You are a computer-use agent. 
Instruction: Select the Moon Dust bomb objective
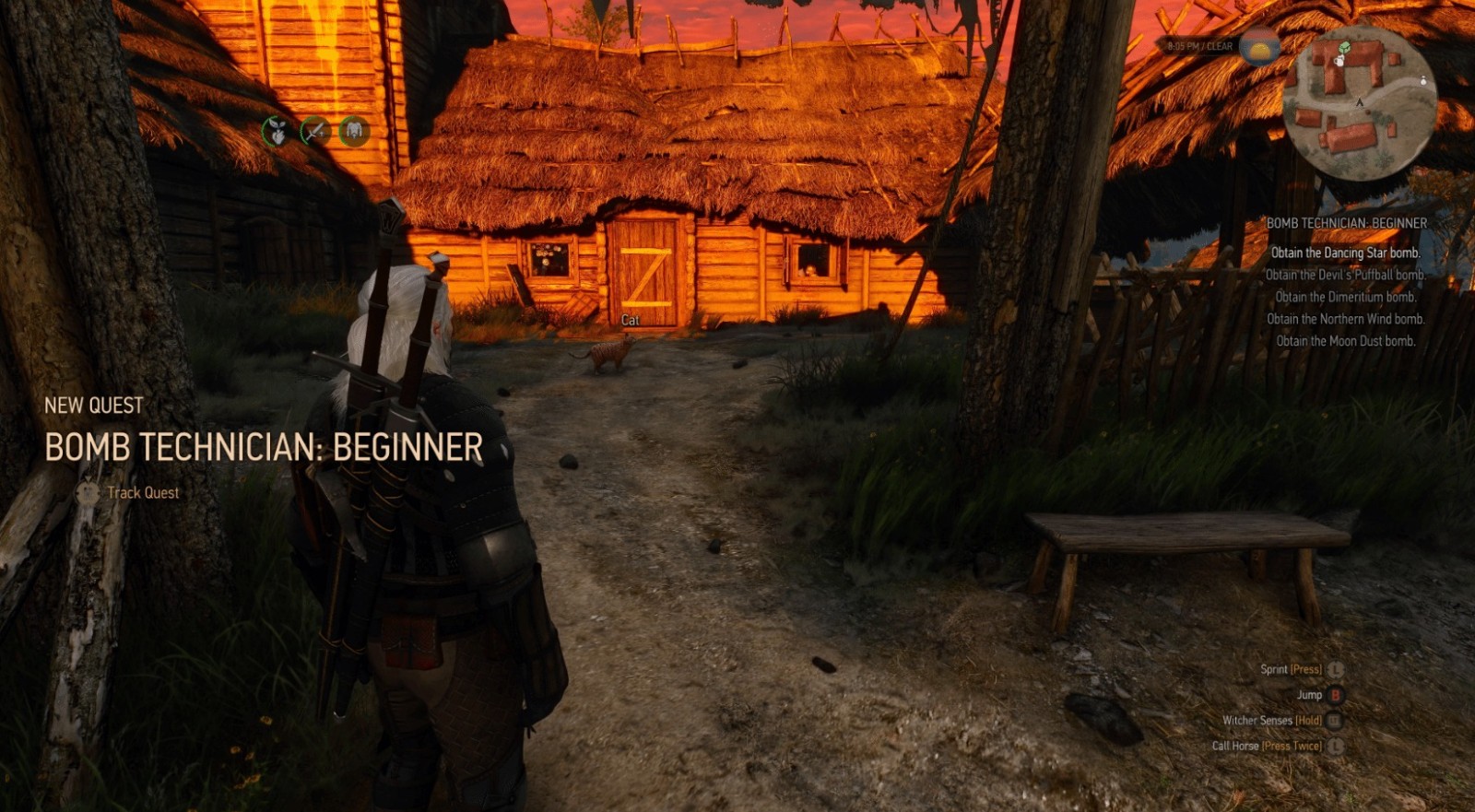[1345, 341]
